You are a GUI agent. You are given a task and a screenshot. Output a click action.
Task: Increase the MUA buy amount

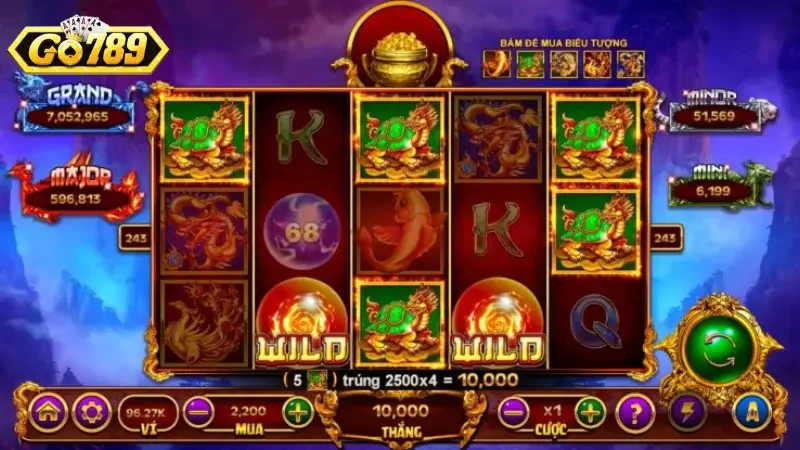point(297,412)
